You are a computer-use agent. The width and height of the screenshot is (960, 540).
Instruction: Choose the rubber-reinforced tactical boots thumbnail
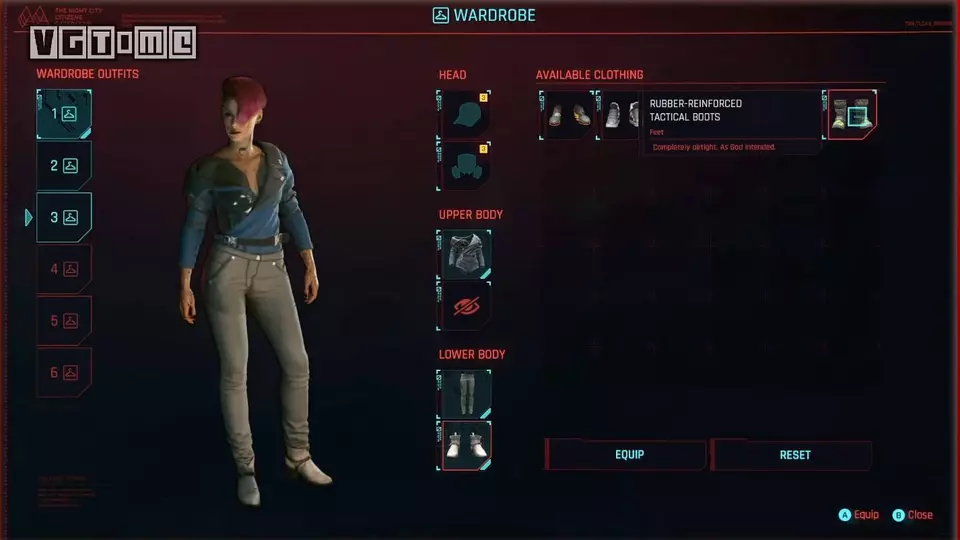[x=852, y=114]
